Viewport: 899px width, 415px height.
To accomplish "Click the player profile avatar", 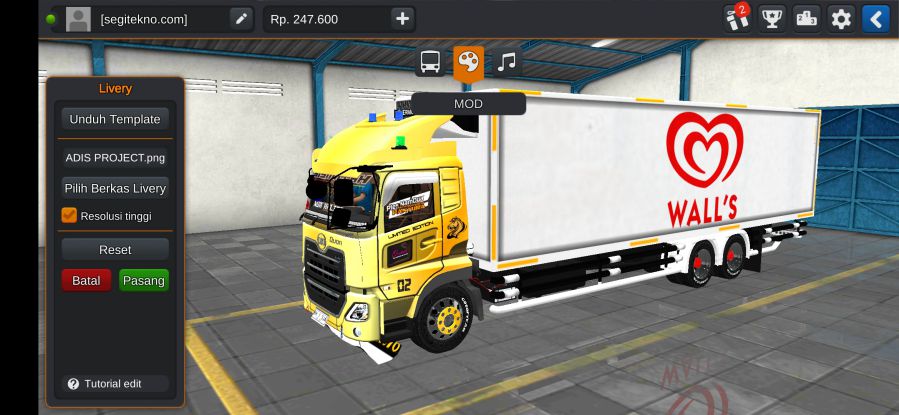I will [x=78, y=19].
